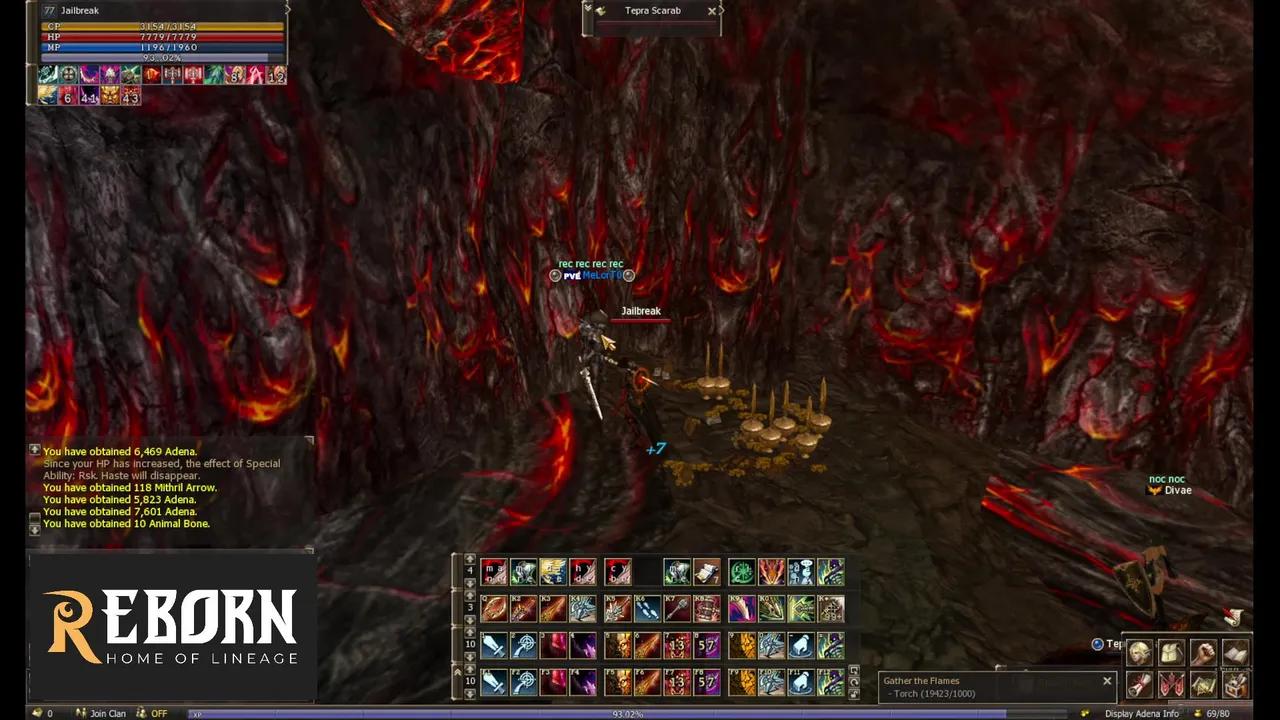Click the up arrow on hotbar page 4
This screenshot has width=1280, height=720.
point(470,559)
